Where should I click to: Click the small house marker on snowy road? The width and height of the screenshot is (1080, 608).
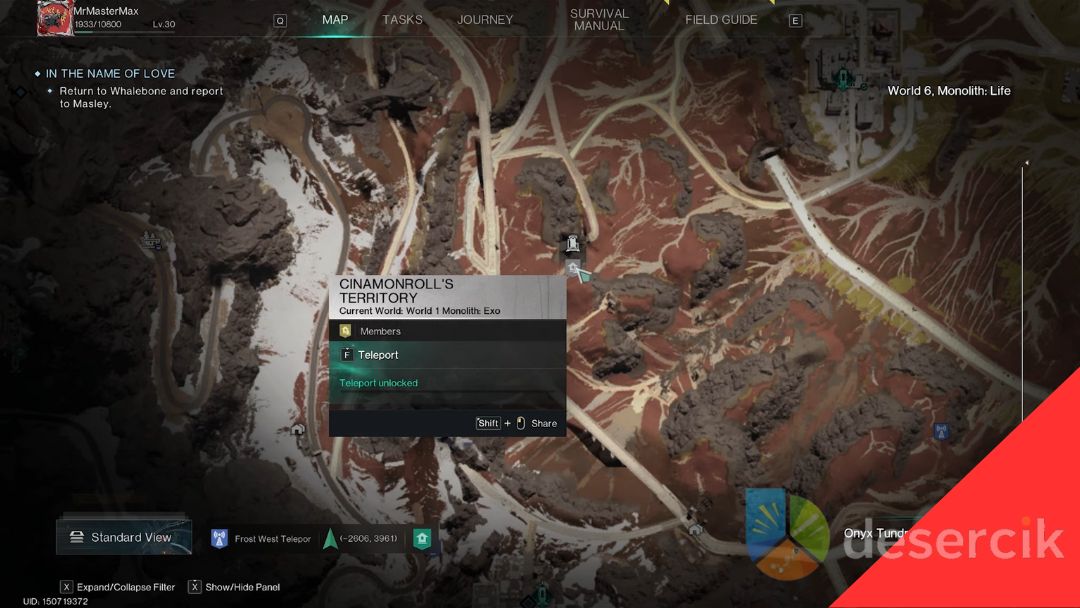(x=297, y=429)
